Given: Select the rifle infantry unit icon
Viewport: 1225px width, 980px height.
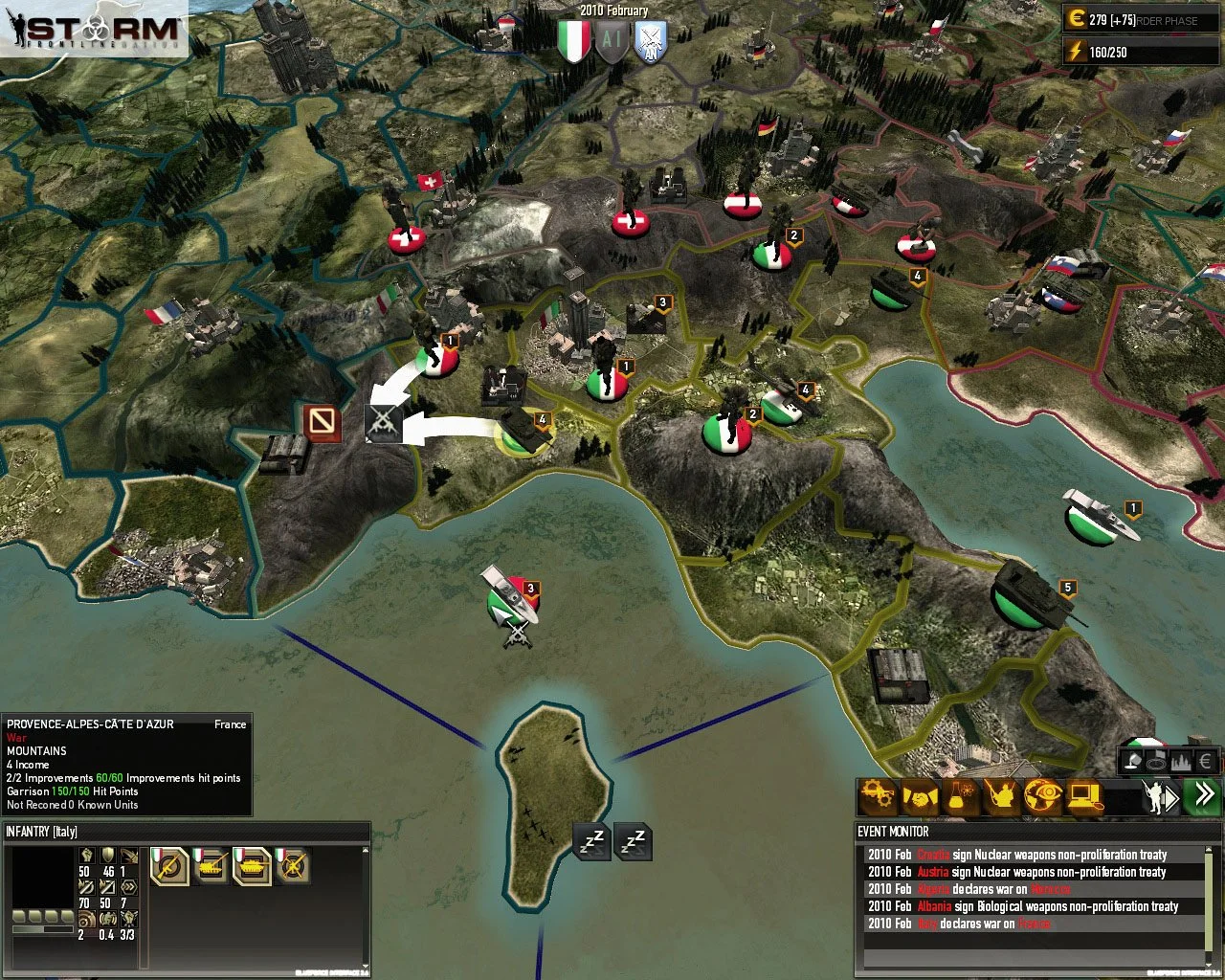Looking at the screenshot, I should 170,867.
